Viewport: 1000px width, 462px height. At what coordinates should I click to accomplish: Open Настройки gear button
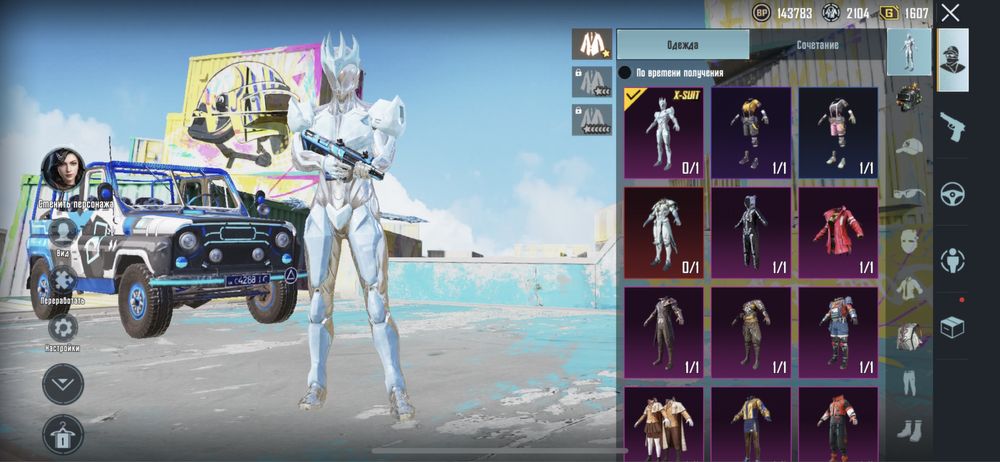(62, 328)
